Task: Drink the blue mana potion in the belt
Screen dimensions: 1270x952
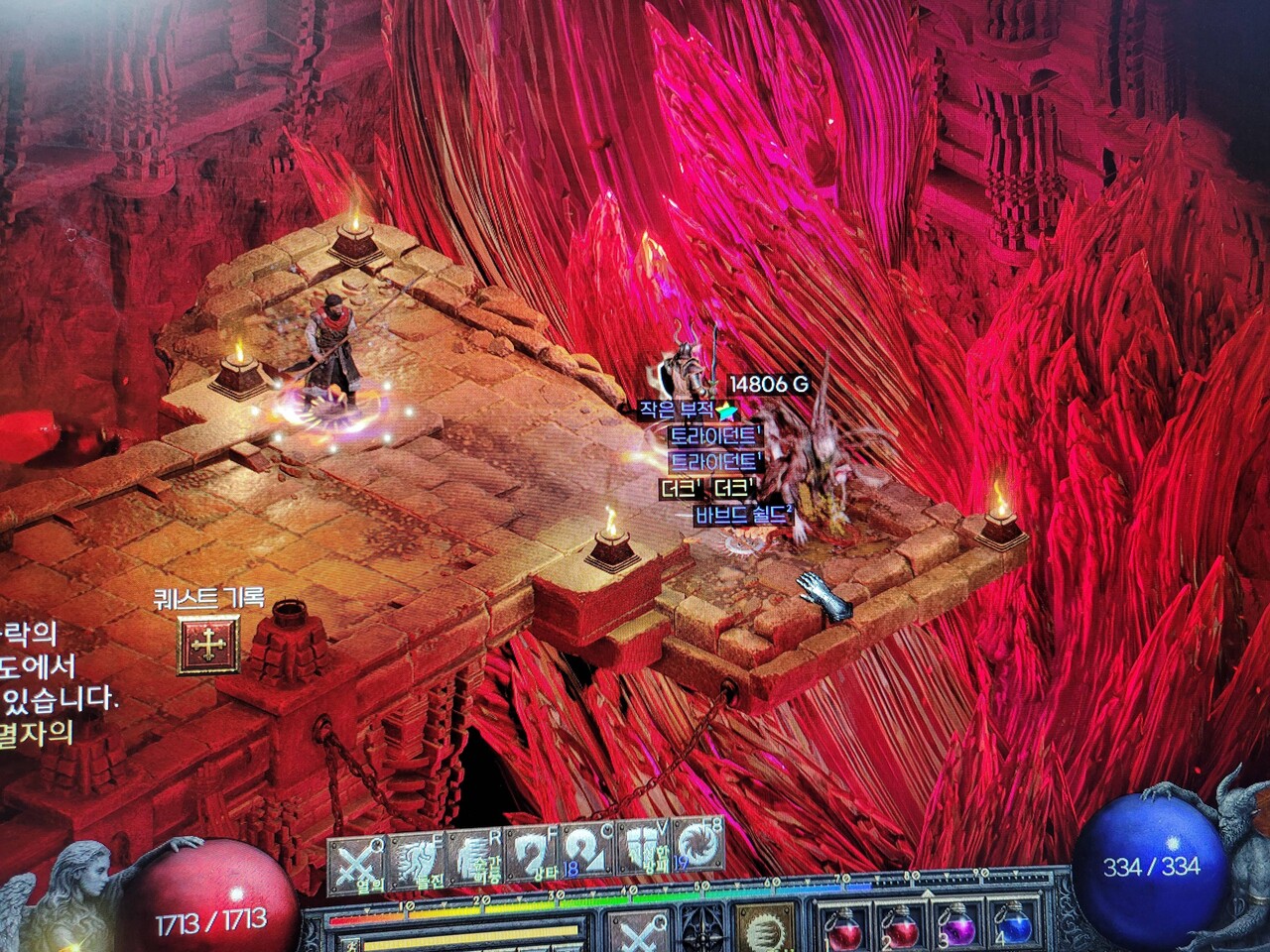Action: pos(1012,927)
